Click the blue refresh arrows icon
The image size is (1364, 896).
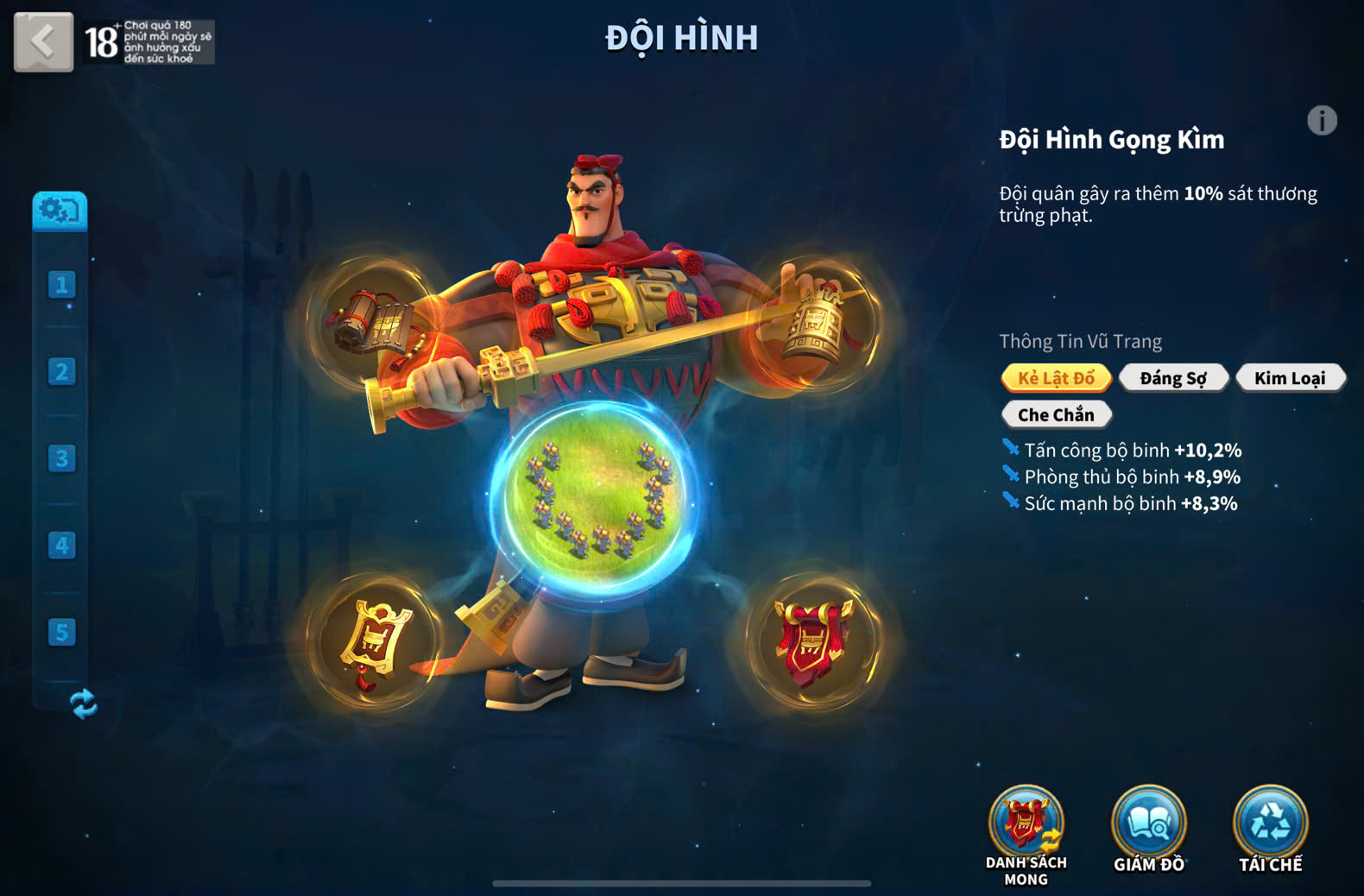click(83, 704)
